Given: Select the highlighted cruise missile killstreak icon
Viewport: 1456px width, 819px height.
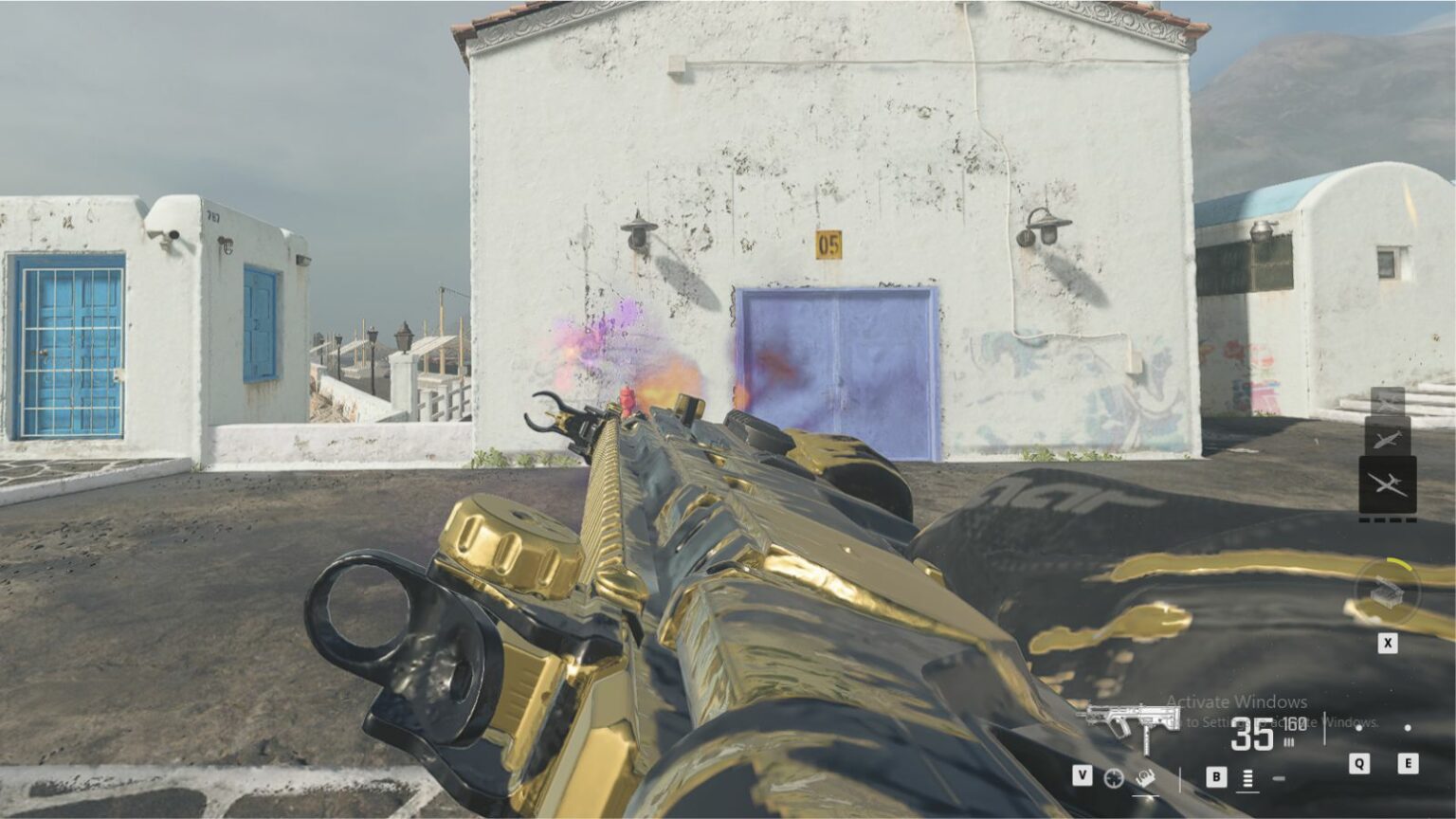Looking at the screenshot, I should click(x=1388, y=484).
